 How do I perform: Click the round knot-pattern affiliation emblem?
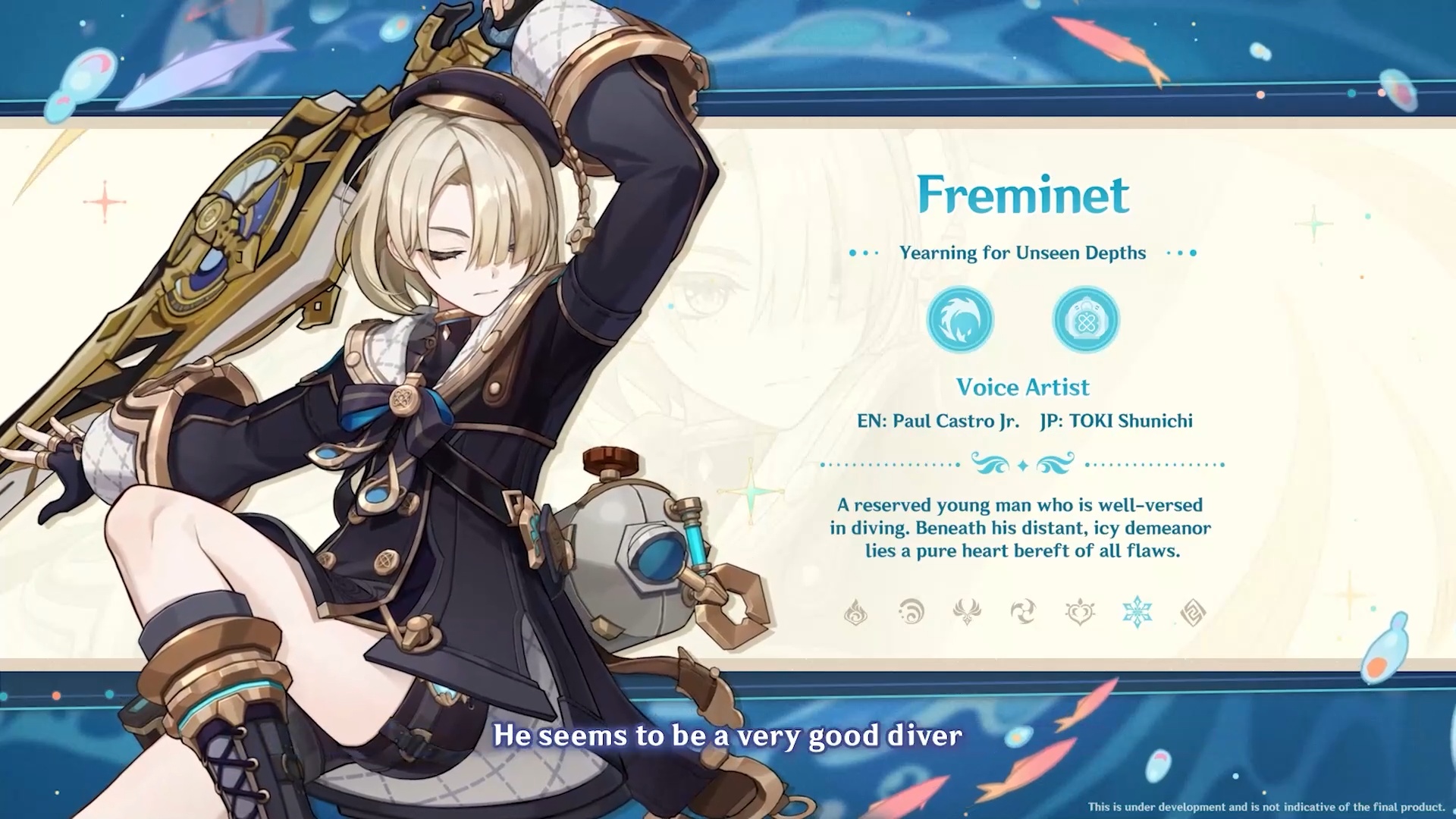pyautogui.click(x=1086, y=319)
